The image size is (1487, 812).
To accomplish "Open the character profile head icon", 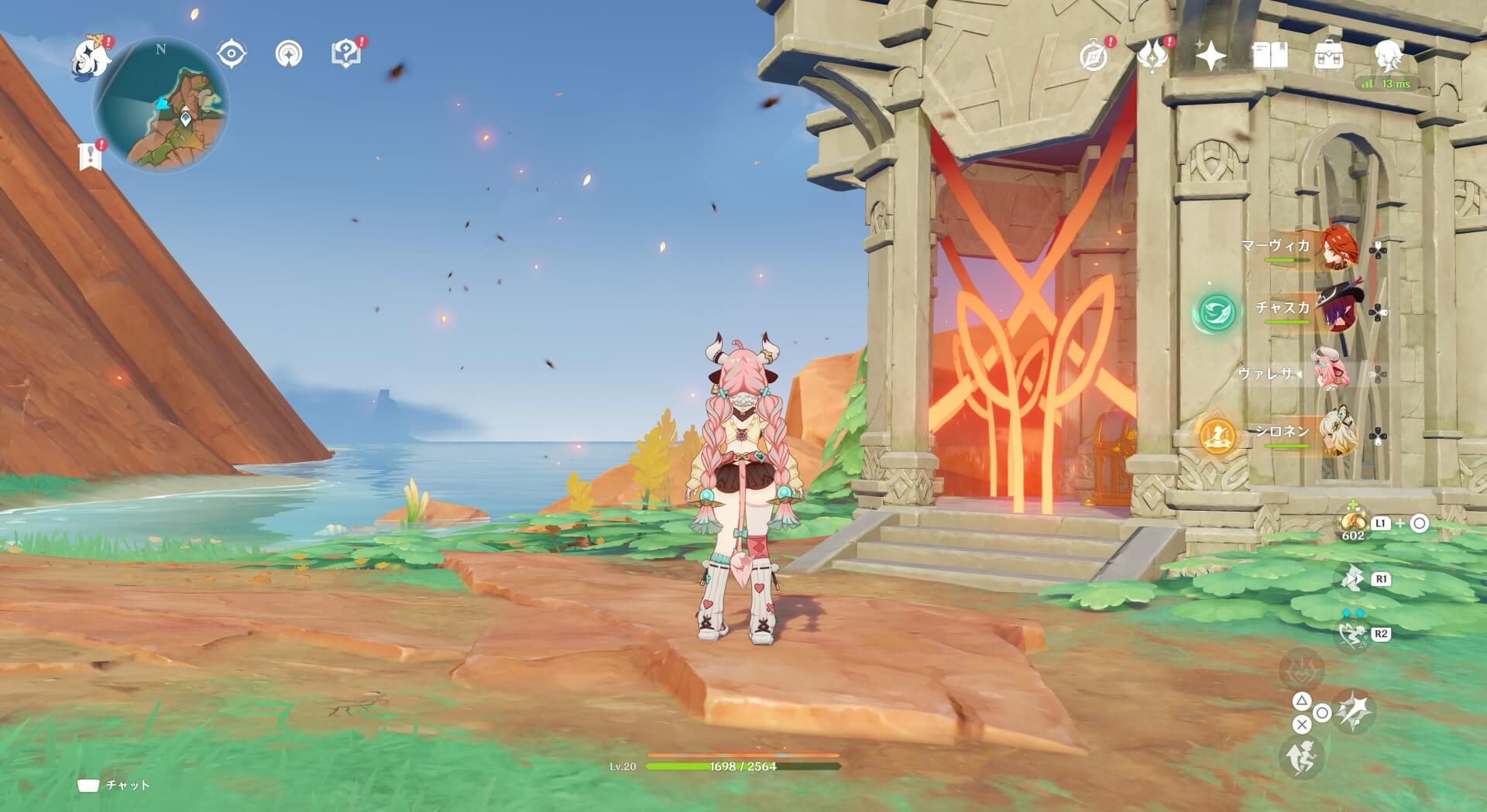I will (1388, 56).
